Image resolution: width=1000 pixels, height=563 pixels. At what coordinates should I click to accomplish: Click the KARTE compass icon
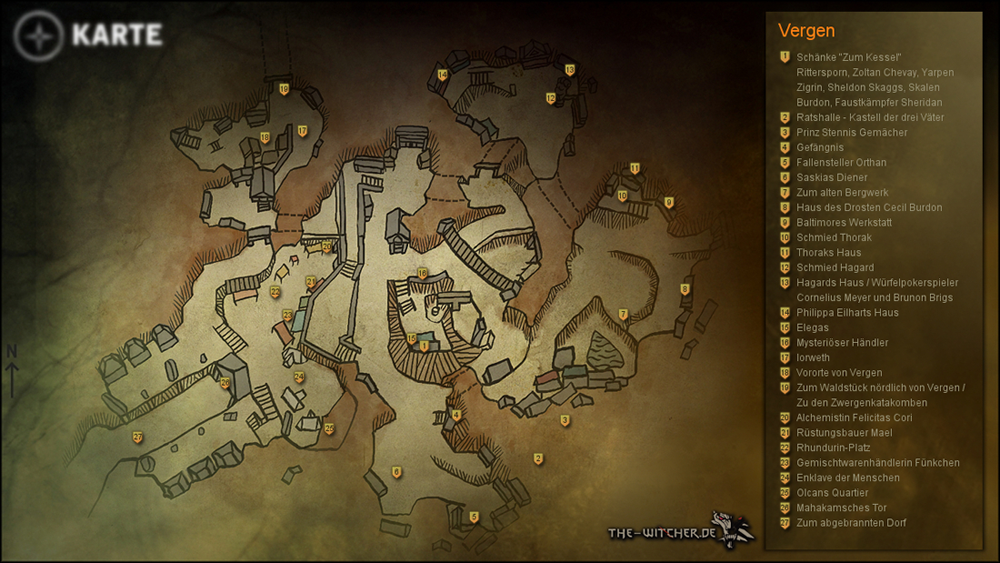[x=38, y=36]
